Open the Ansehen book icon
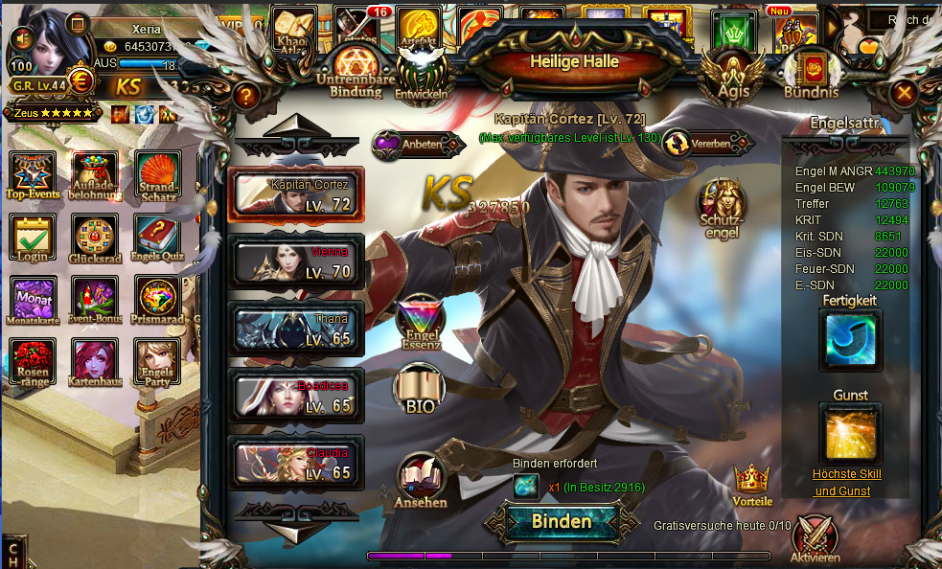This screenshot has width=942, height=569. click(421, 480)
